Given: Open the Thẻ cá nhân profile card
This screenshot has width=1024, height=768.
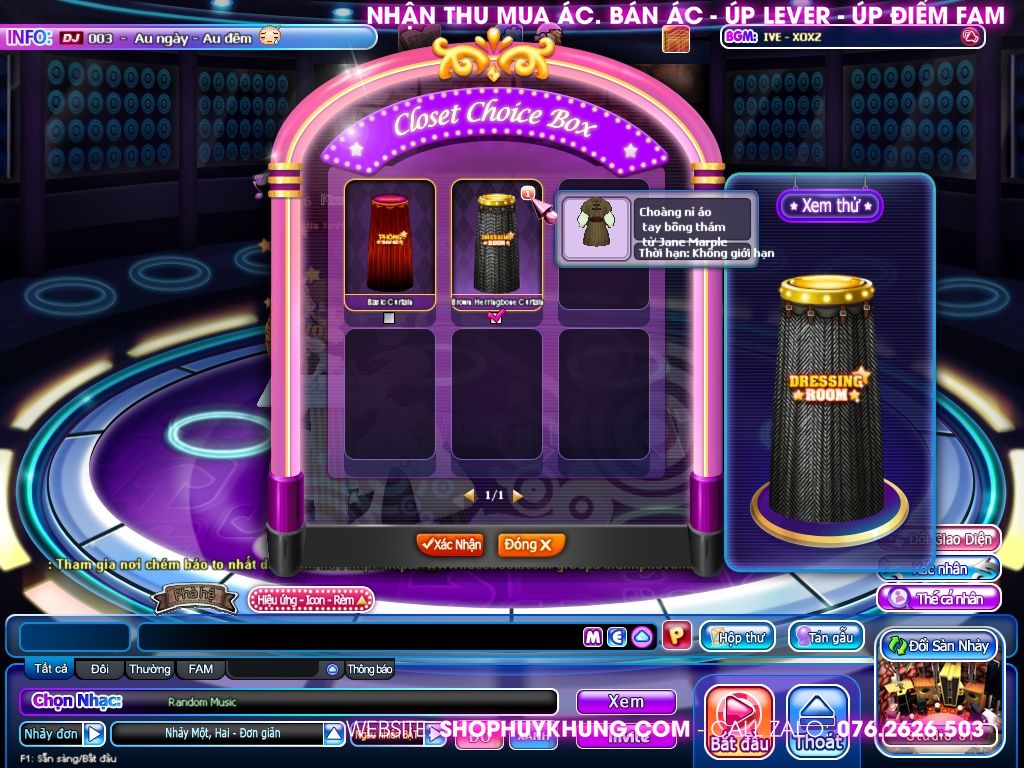Looking at the screenshot, I should [940, 599].
